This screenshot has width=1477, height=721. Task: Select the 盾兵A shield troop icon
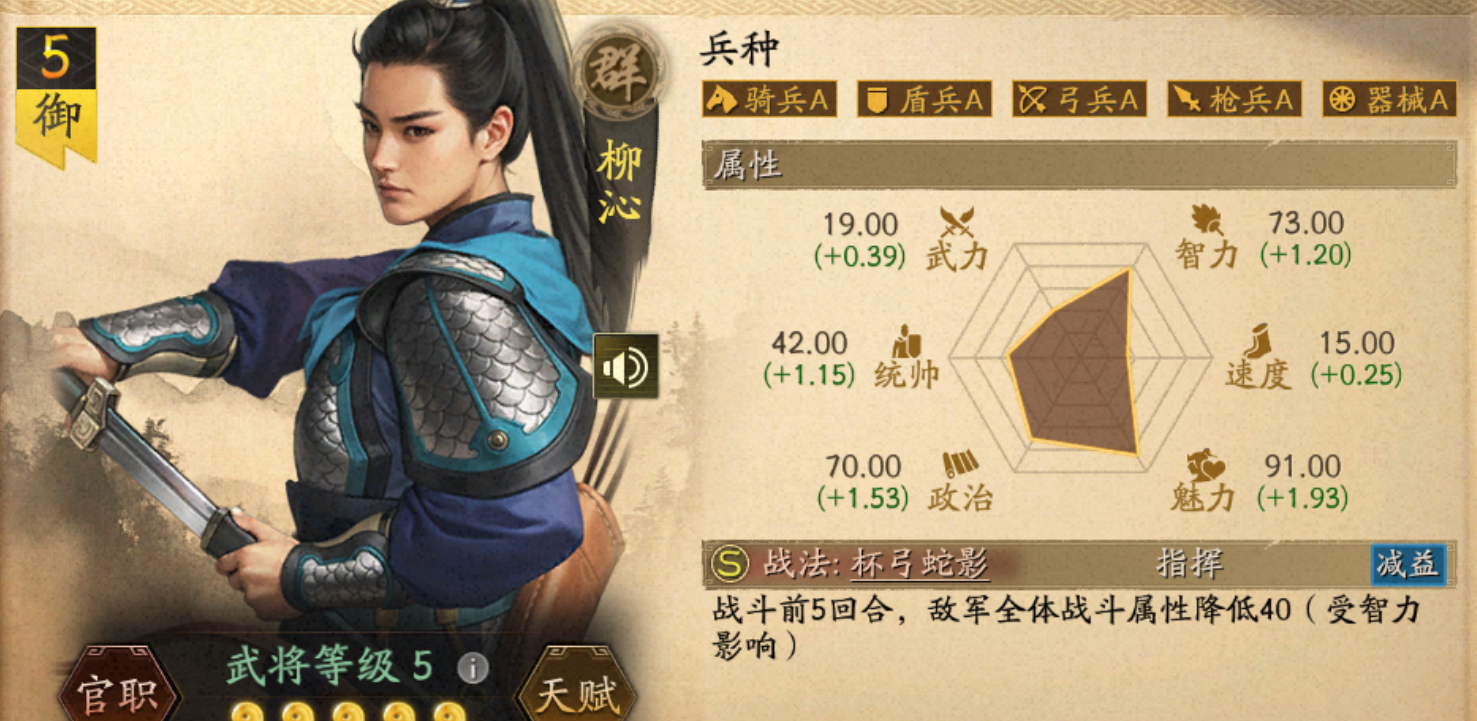pyautogui.click(x=923, y=100)
